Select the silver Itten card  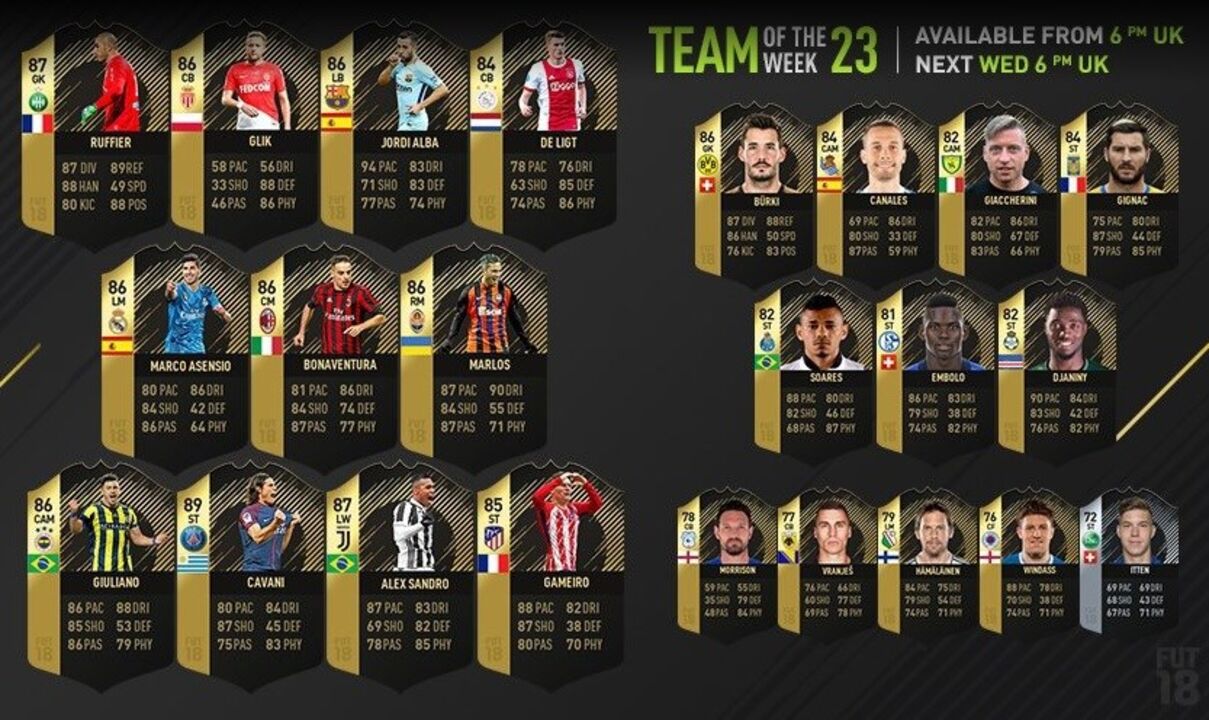click(1129, 560)
